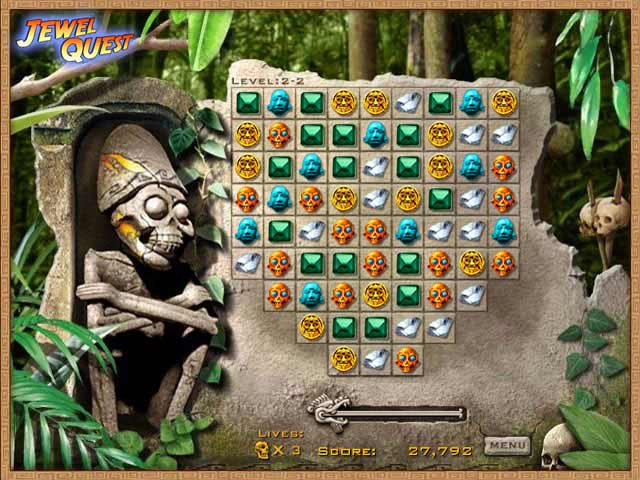The width and height of the screenshot is (640, 480).
Task: Choose the silver jewel in the board's bottom row
Action: [x=376, y=359]
